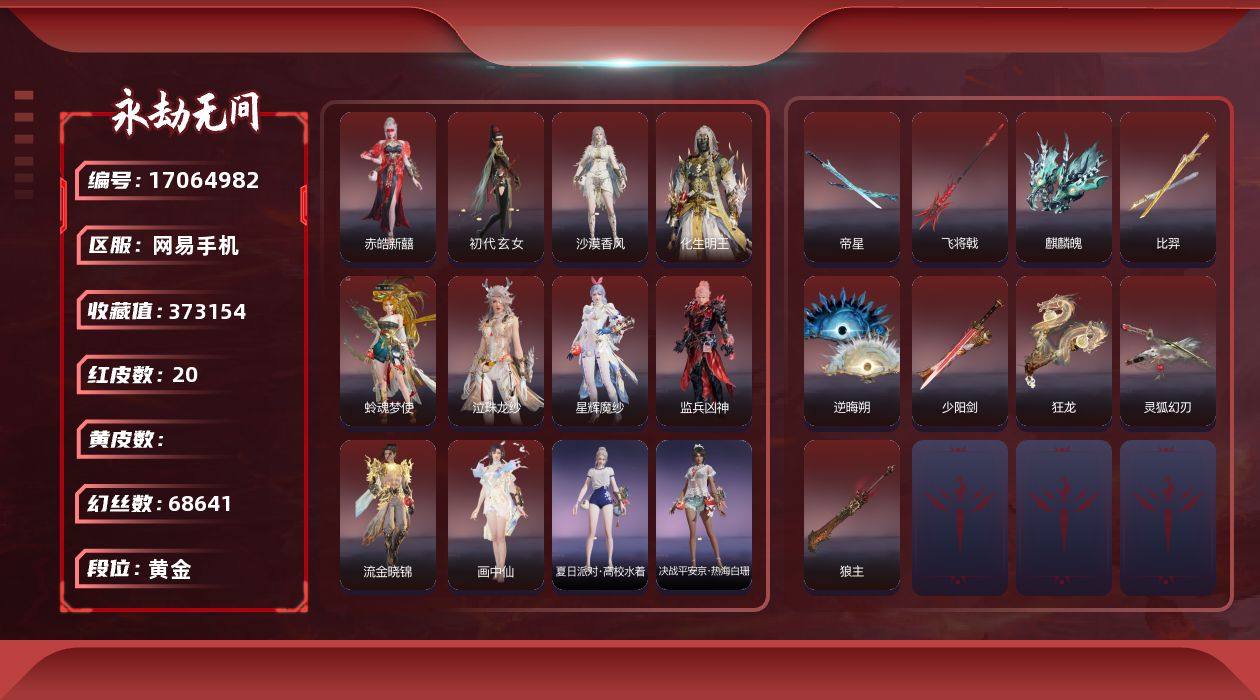
Task: Select the 蛉魂梦使 skin card
Action: 388,351
